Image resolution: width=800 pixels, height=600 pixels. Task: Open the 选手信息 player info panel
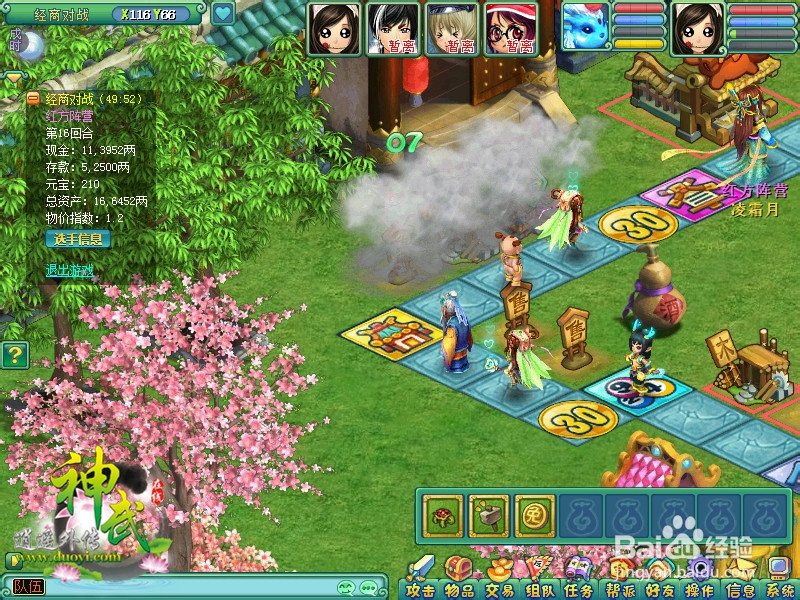[x=78, y=239]
